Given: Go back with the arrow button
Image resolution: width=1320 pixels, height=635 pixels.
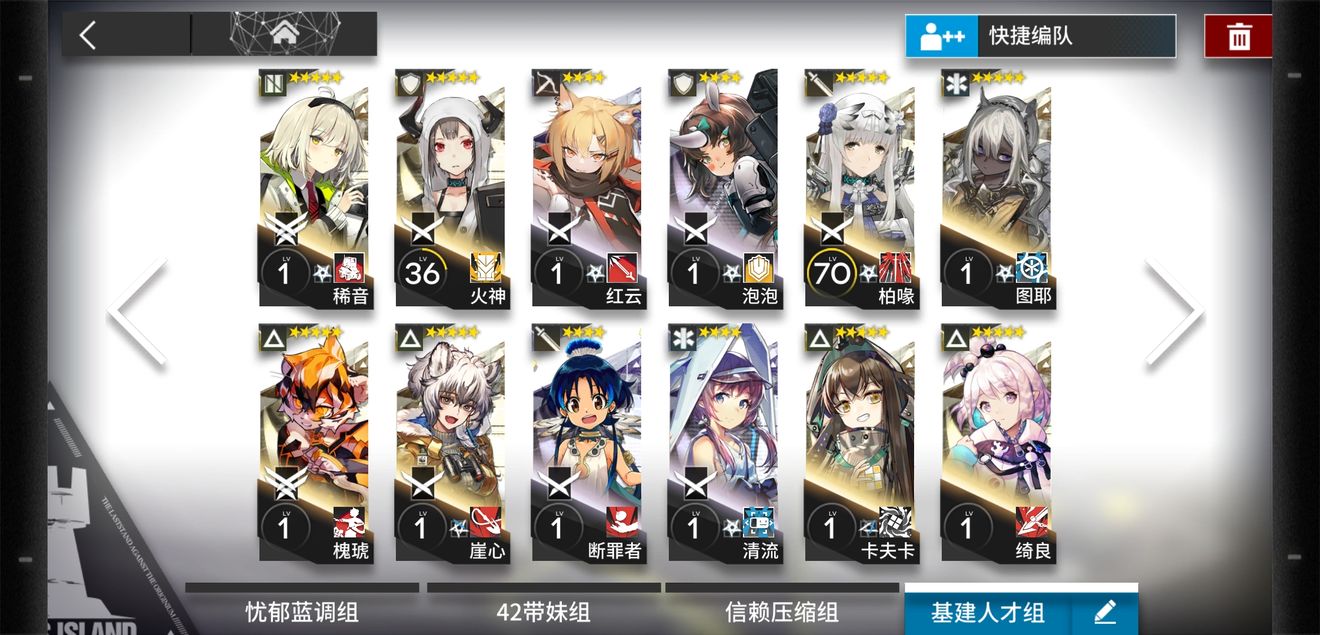Looking at the screenshot, I should [x=88, y=35].
